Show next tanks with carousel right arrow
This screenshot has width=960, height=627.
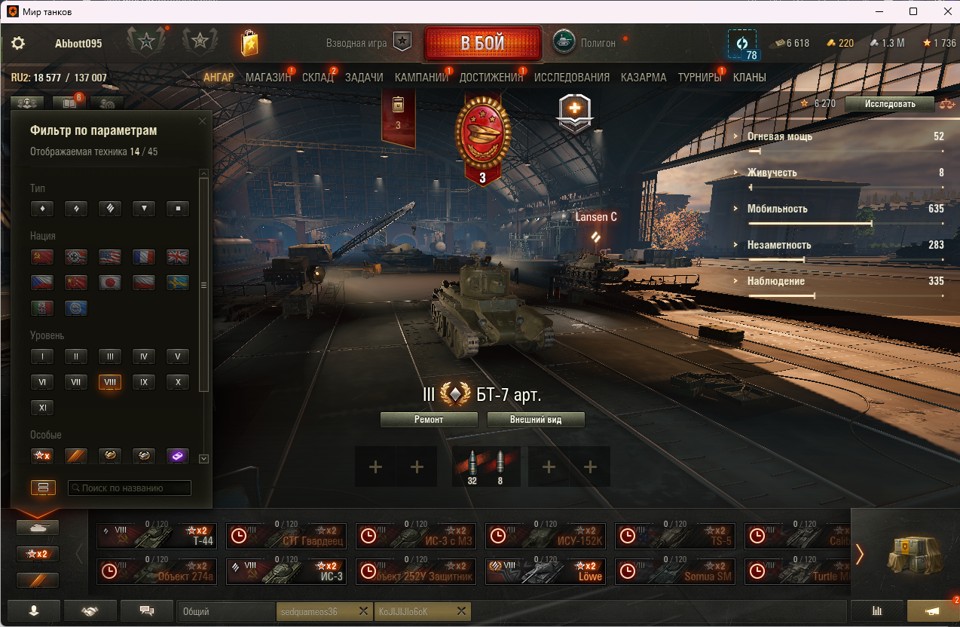859,553
